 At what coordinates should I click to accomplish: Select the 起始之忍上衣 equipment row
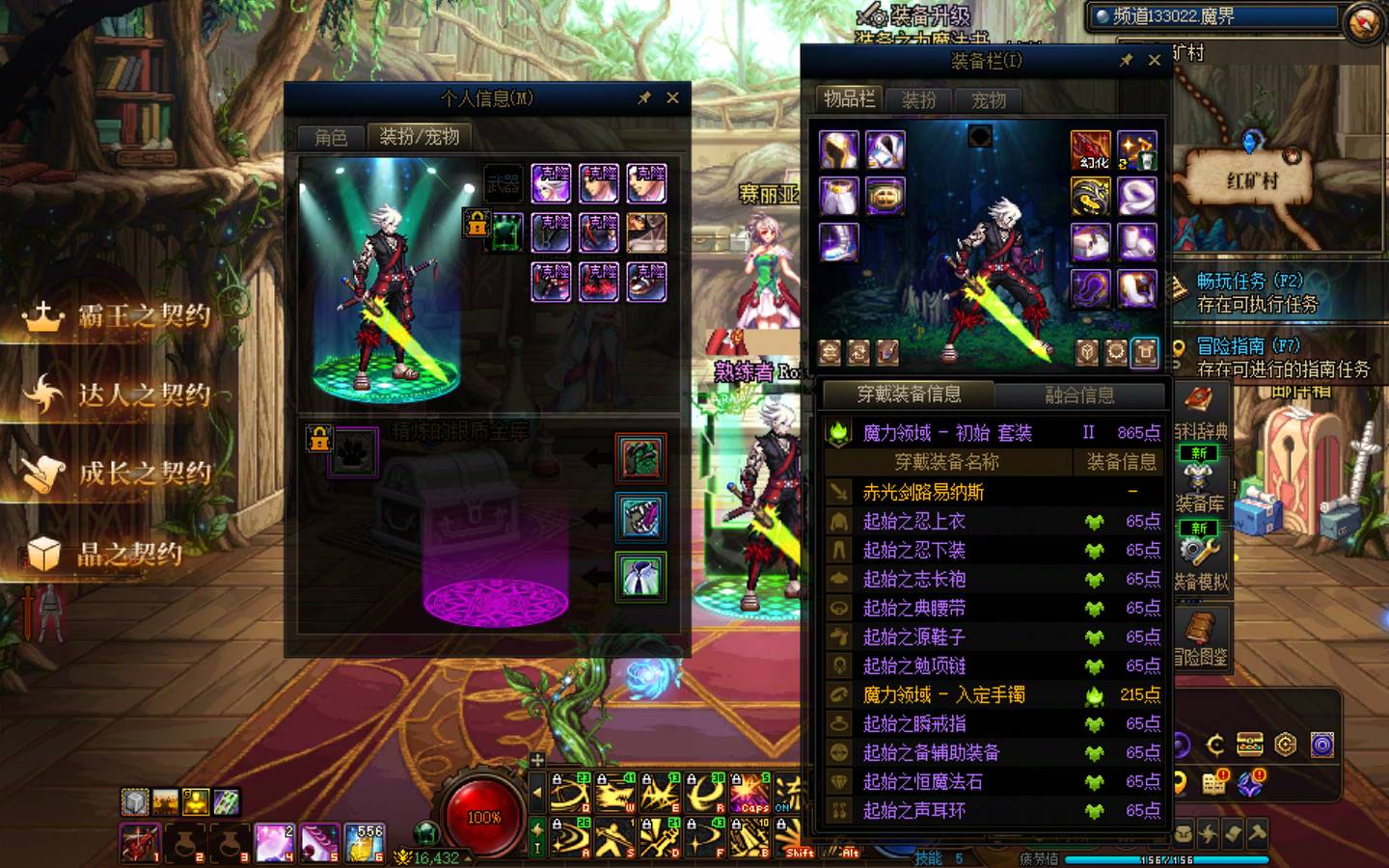913,521
